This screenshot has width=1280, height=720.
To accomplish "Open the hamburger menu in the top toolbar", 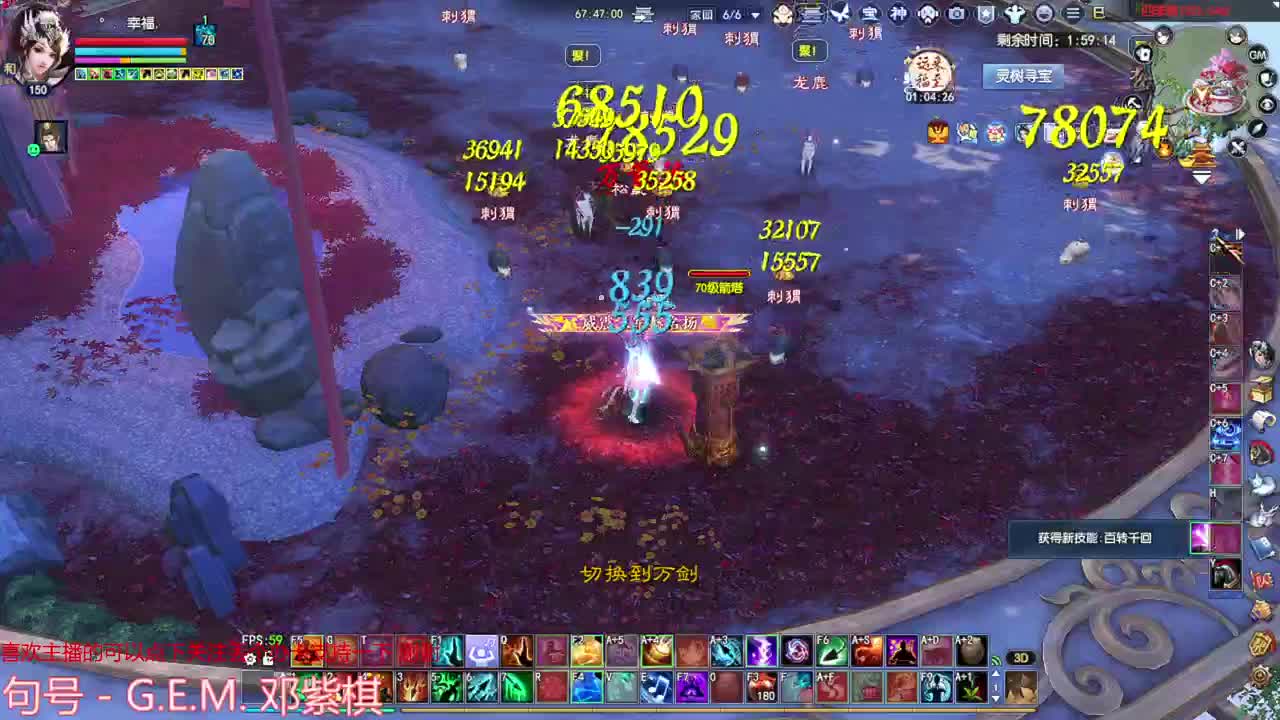I will (1072, 12).
